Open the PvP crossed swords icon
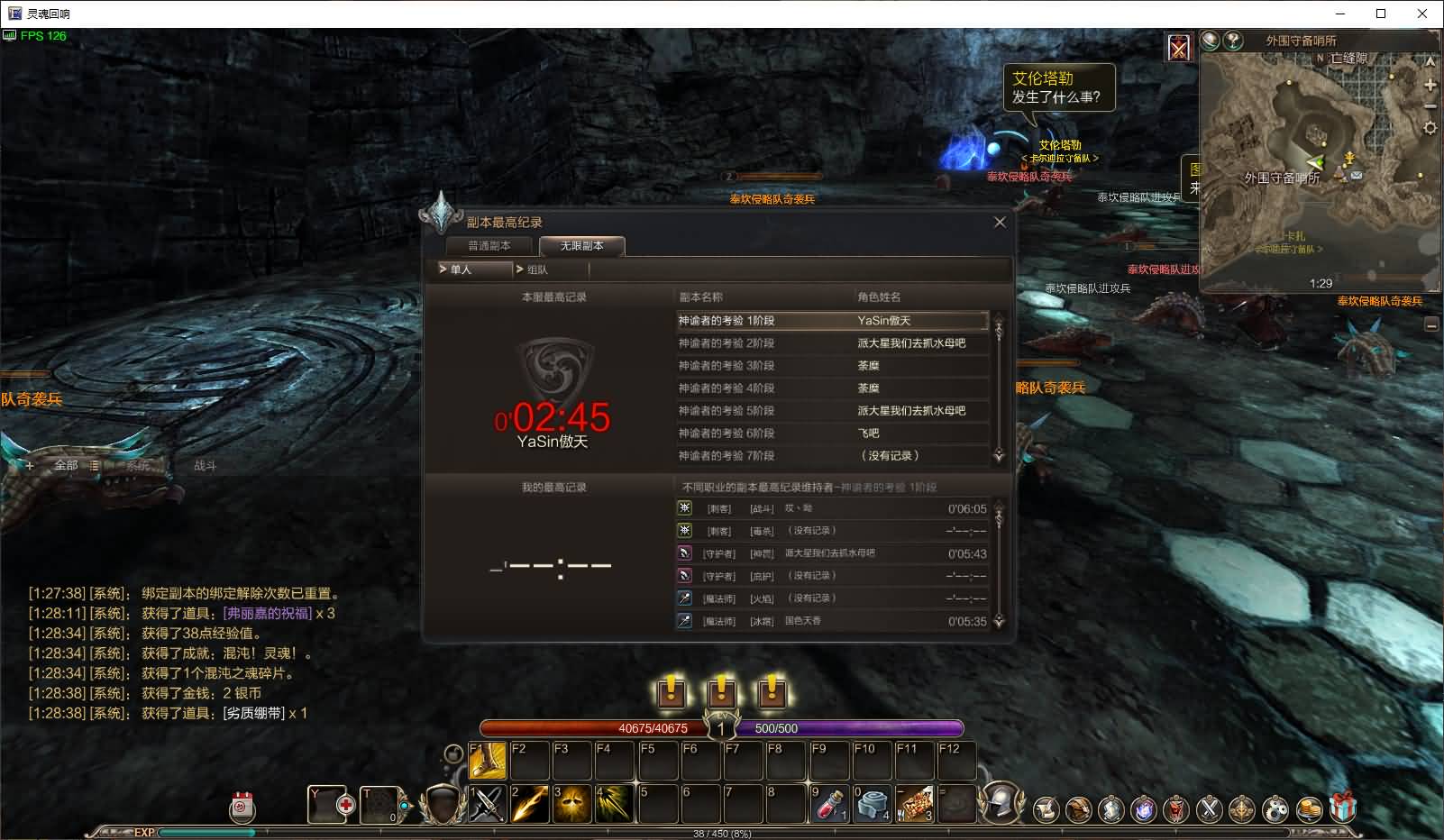The height and width of the screenshot is (840, 1444). pos(1210,810)
